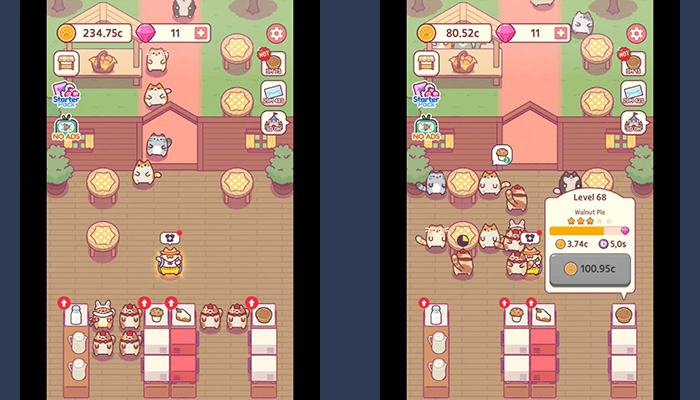Image resolution: width=700 pixels, height=400 pixels.
Task: Open the shop stall icon below 234.75c
Action: click(67, 63)
